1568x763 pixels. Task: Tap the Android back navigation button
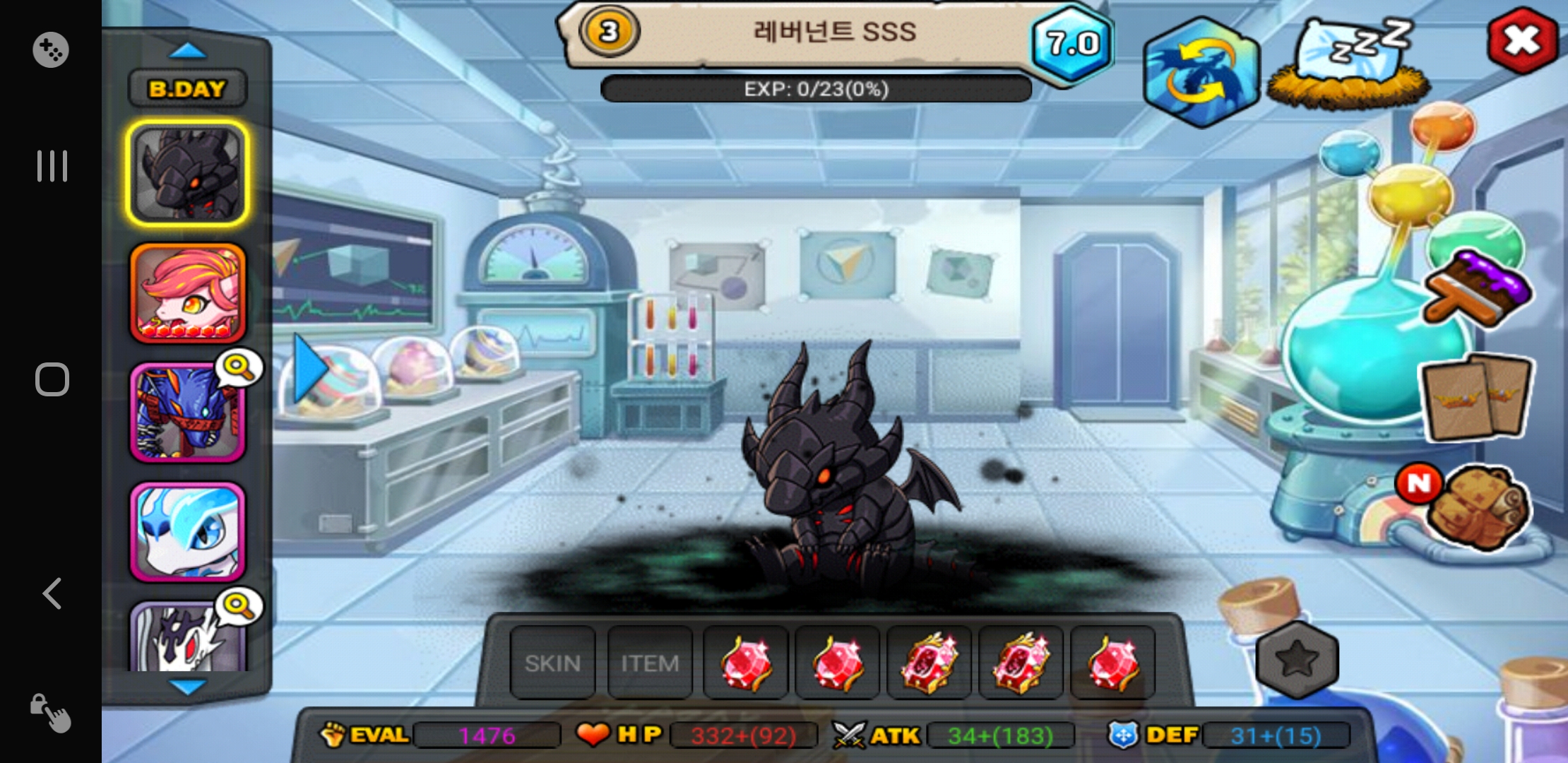coord(52,593)
